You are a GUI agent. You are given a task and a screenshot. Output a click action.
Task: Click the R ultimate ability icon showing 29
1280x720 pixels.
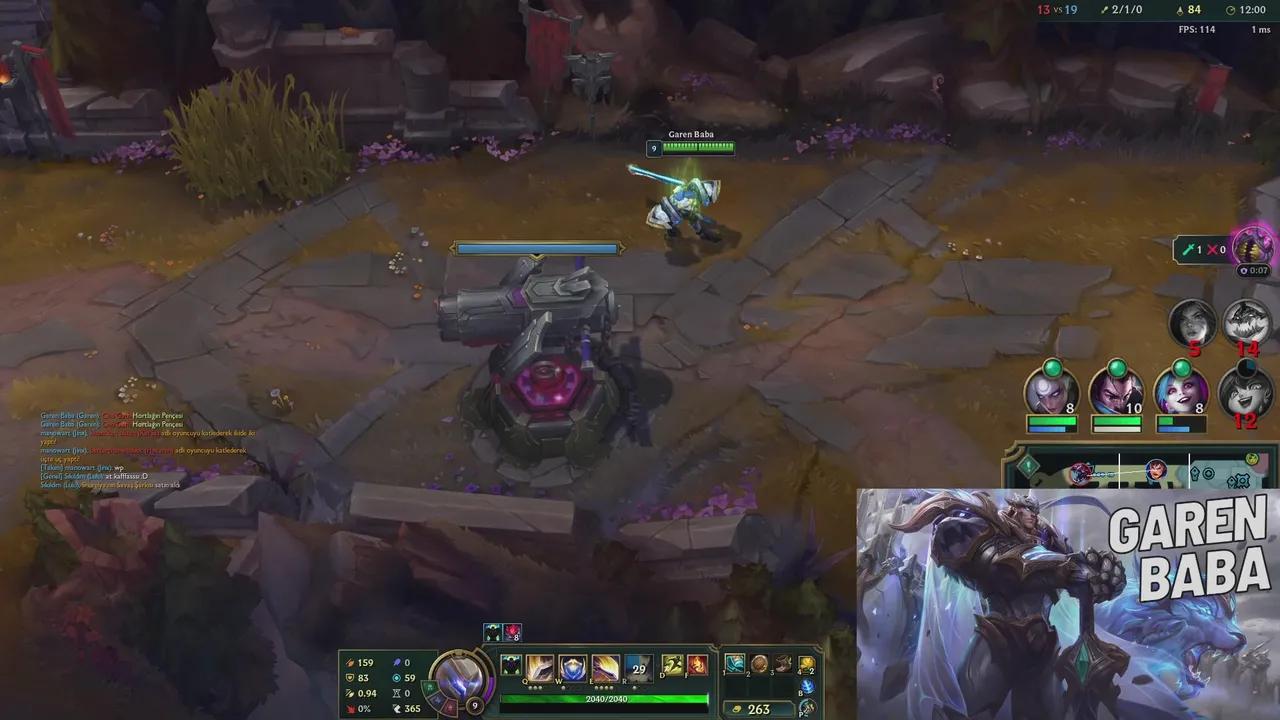coord(637,668)
